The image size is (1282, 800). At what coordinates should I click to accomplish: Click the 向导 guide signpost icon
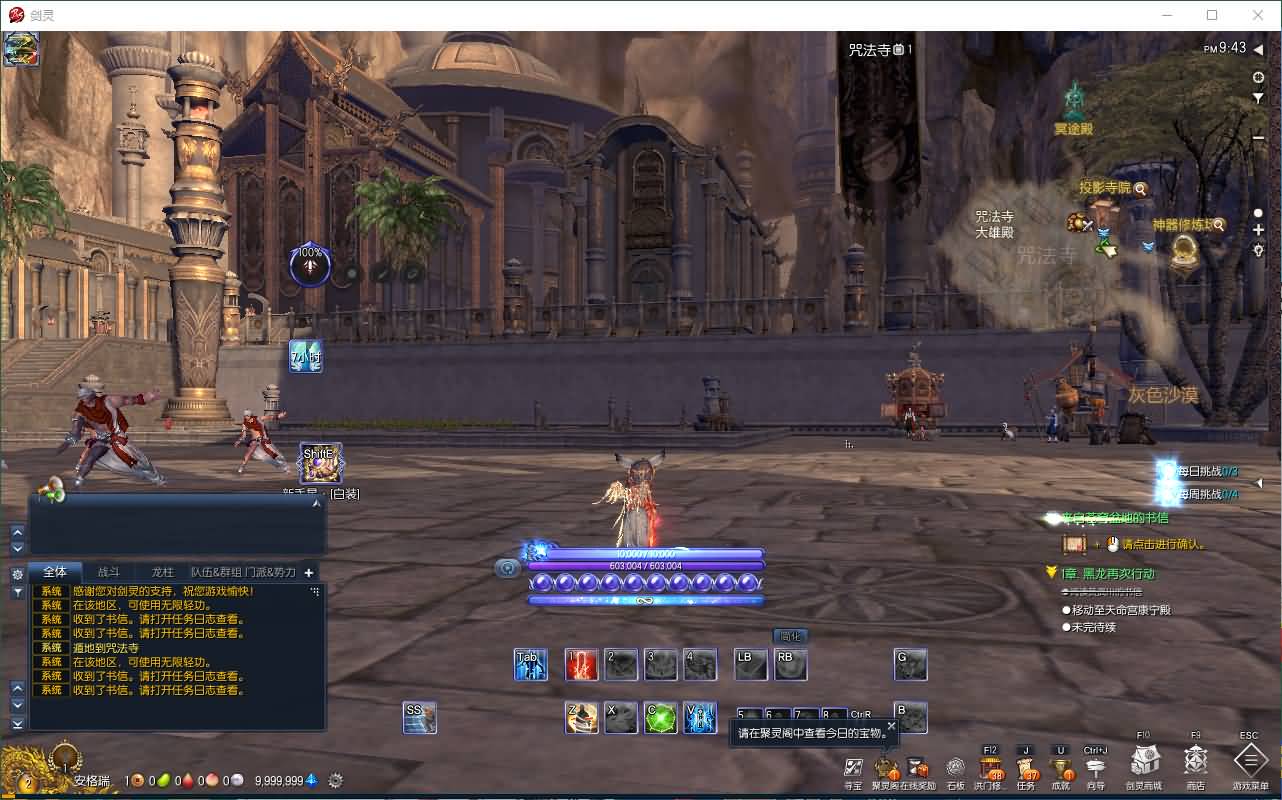(x=1097, y=766)
